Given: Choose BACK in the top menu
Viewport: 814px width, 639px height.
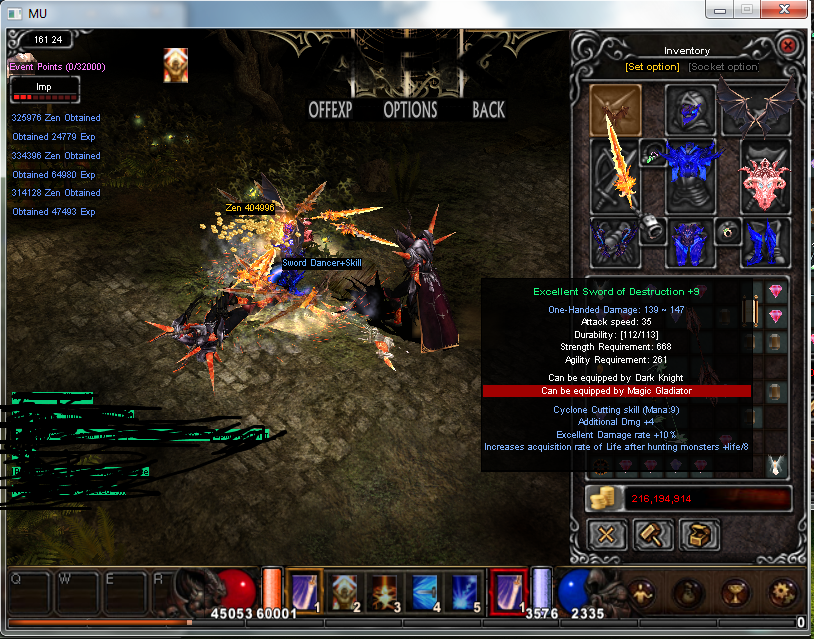Looking at the screenshot, I should click(488, 110).
